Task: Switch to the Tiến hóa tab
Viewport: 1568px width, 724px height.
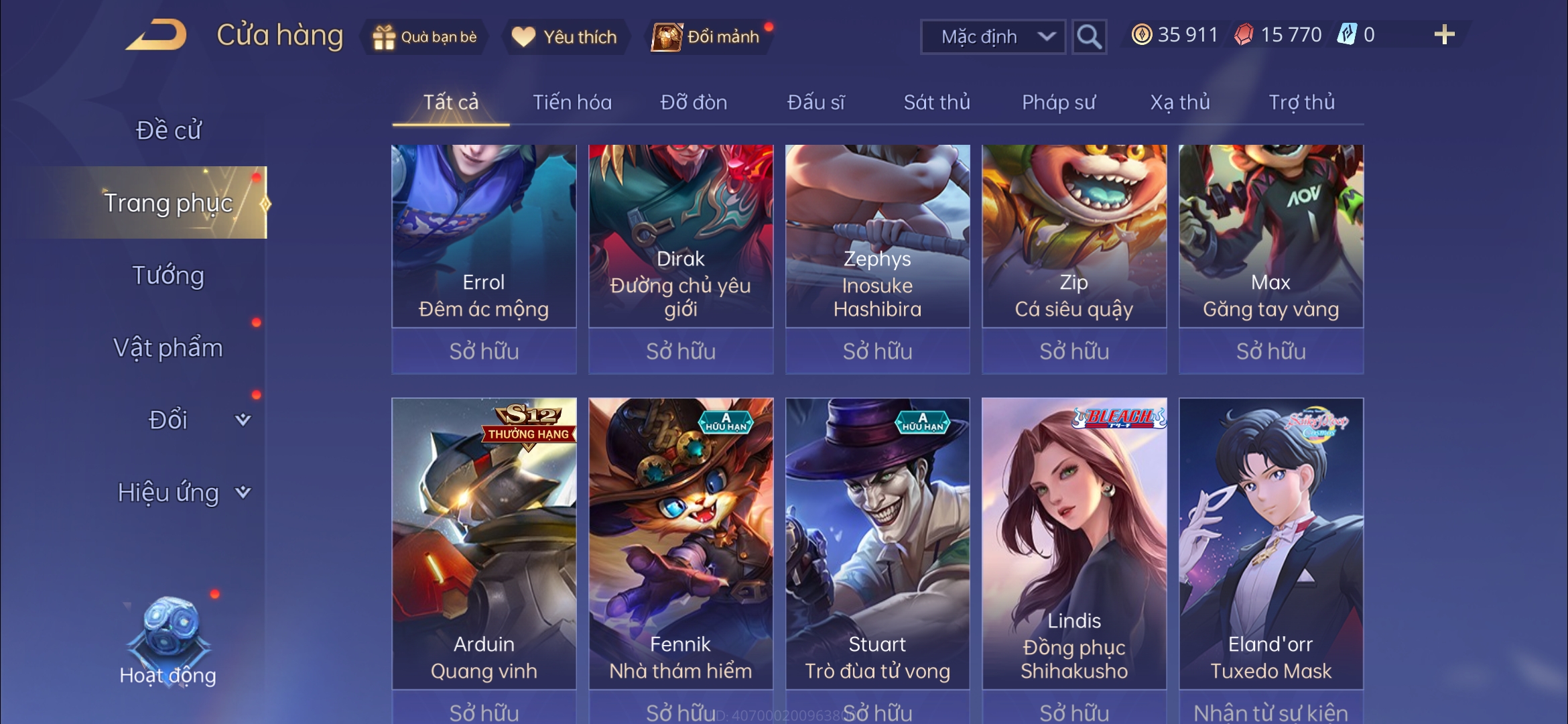Action: 572,103
